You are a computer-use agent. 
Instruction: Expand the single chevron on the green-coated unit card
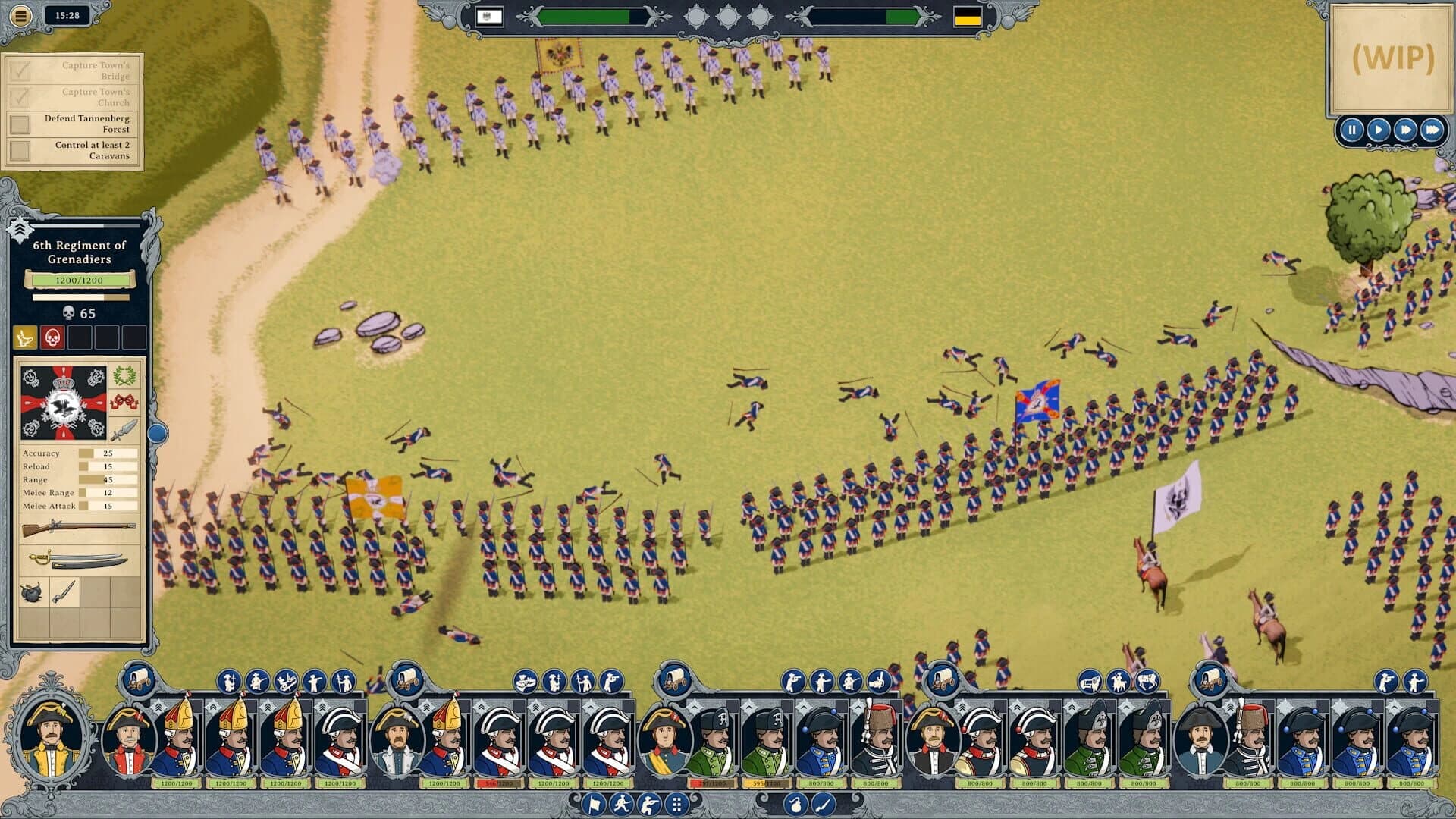[x=694, y=707]
